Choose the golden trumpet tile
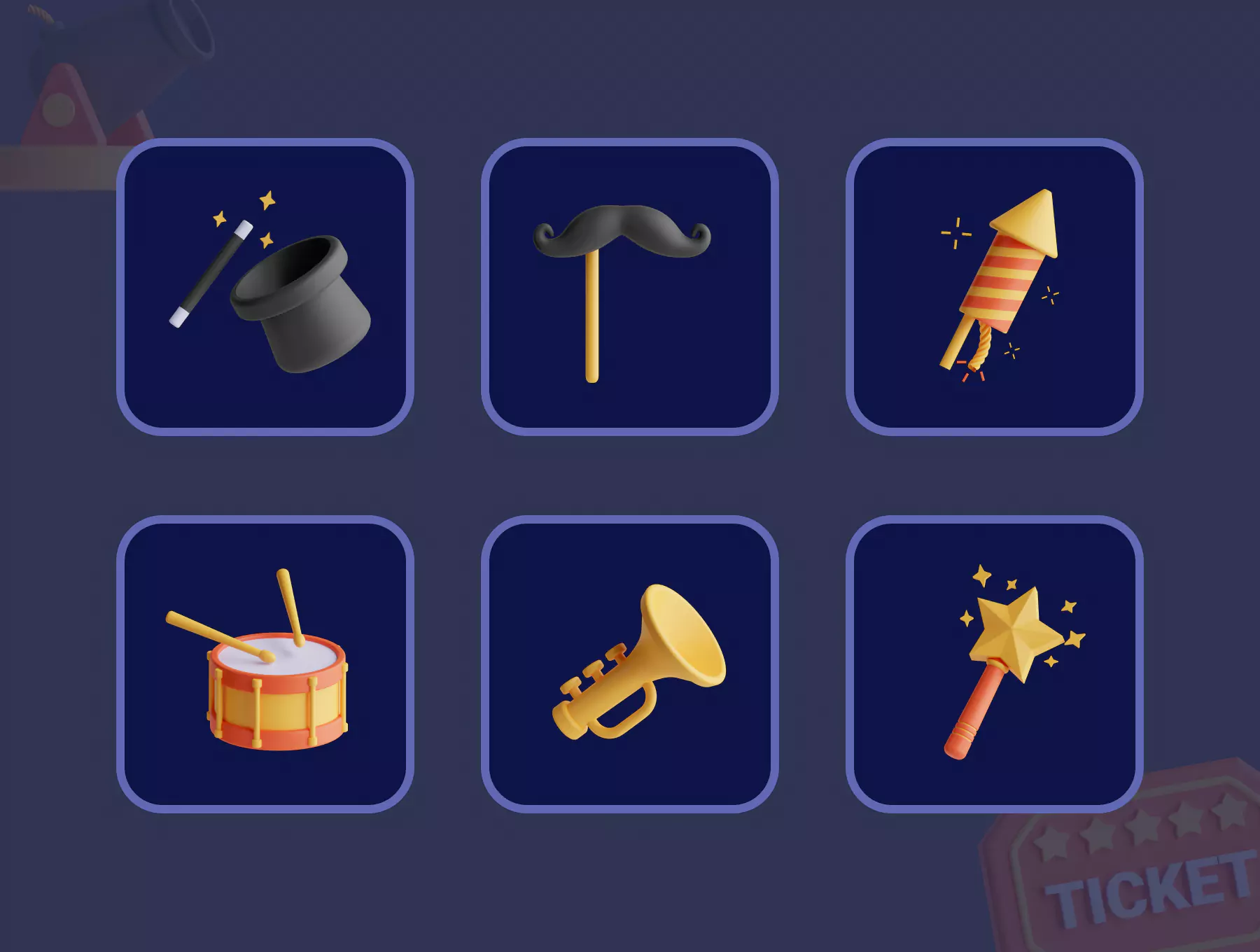This screenshot has height=952, width=1260. point(629,664)
